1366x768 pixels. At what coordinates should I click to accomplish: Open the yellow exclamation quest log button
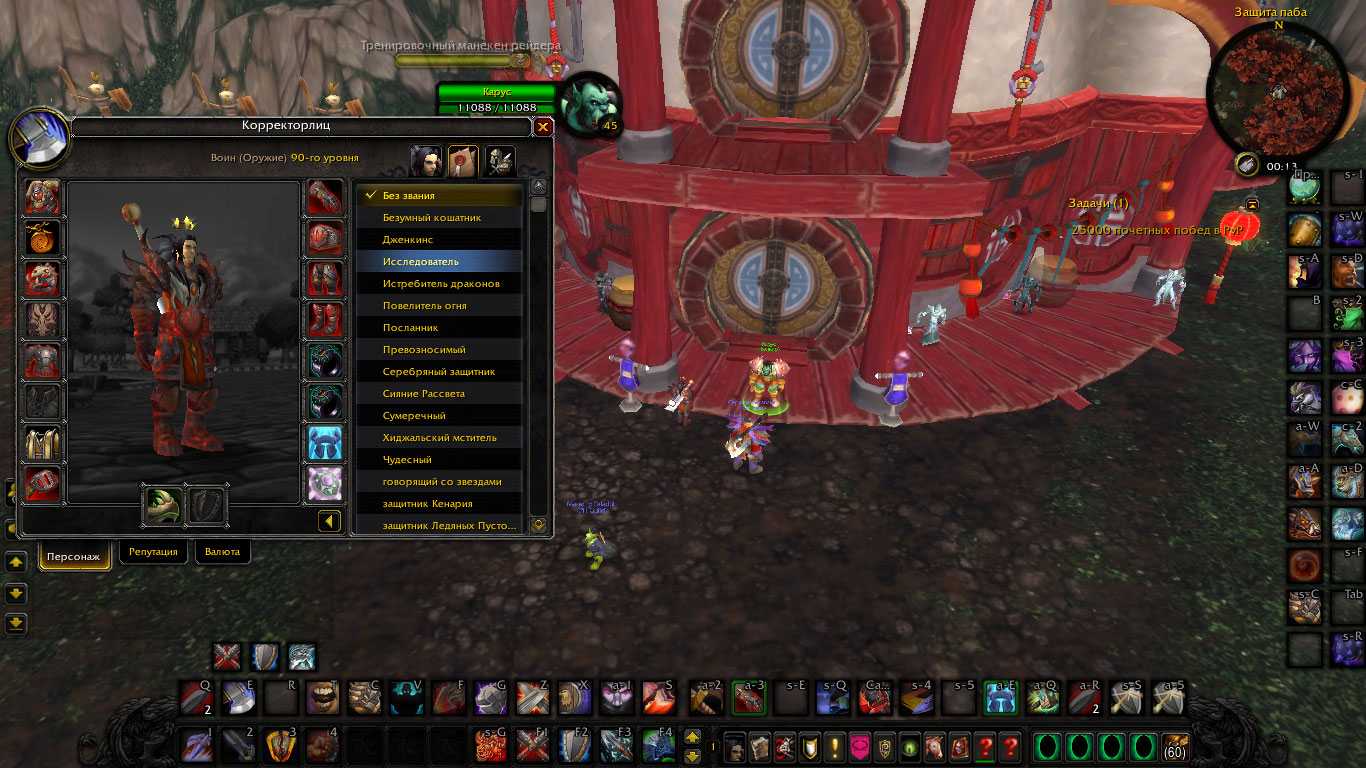pyautogui.click(x=834, y=747)
